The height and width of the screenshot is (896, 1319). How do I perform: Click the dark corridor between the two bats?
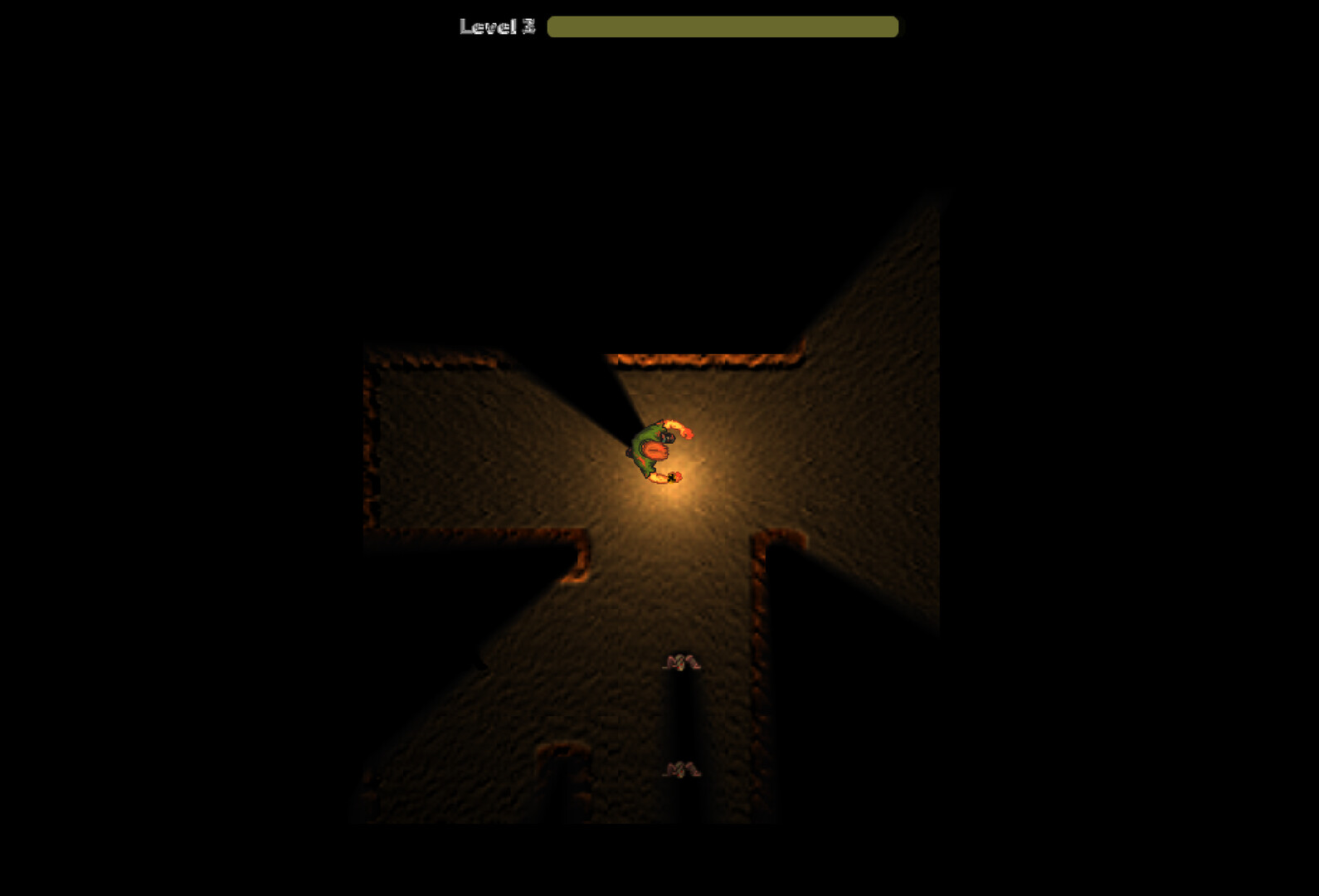pyautogui.click(x=682, y=713)
